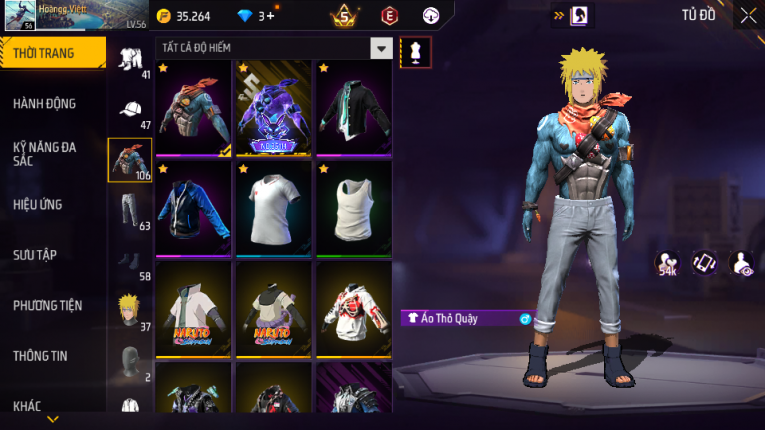Click the eye visibility icon beside character

click(742, 262)
